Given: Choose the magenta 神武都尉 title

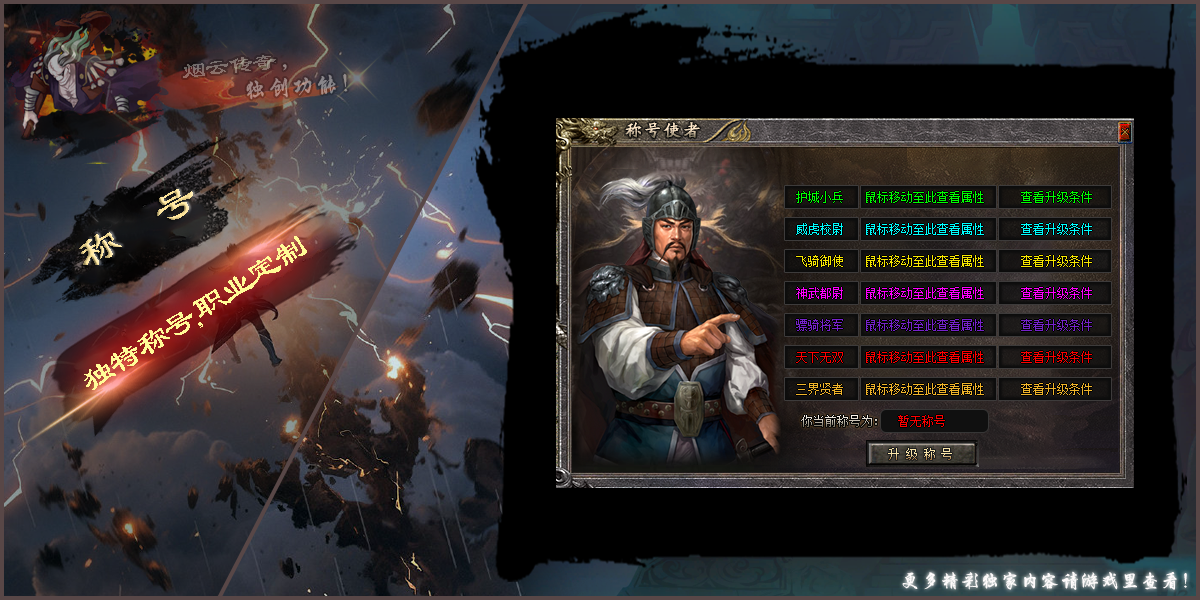Looking at the screenshot, I should click(x=820, y=294).
